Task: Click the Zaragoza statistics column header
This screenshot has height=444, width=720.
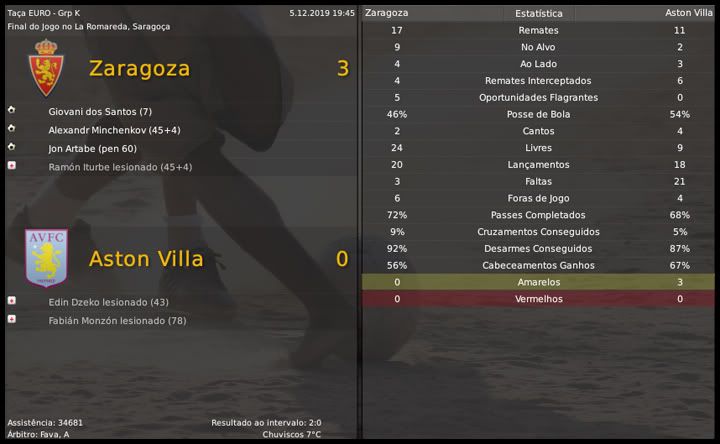Action: [x=387, y=13]
